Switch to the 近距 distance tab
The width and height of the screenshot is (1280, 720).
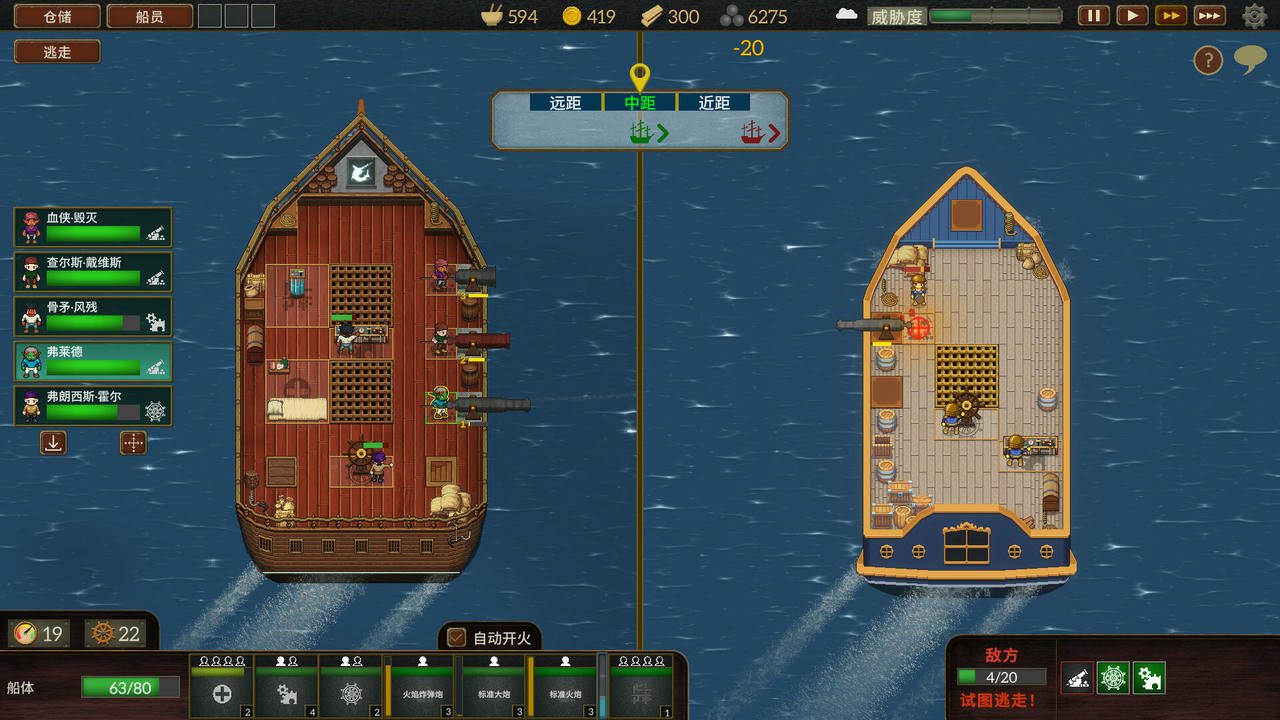pyautogui.click(x=714, y=101)
